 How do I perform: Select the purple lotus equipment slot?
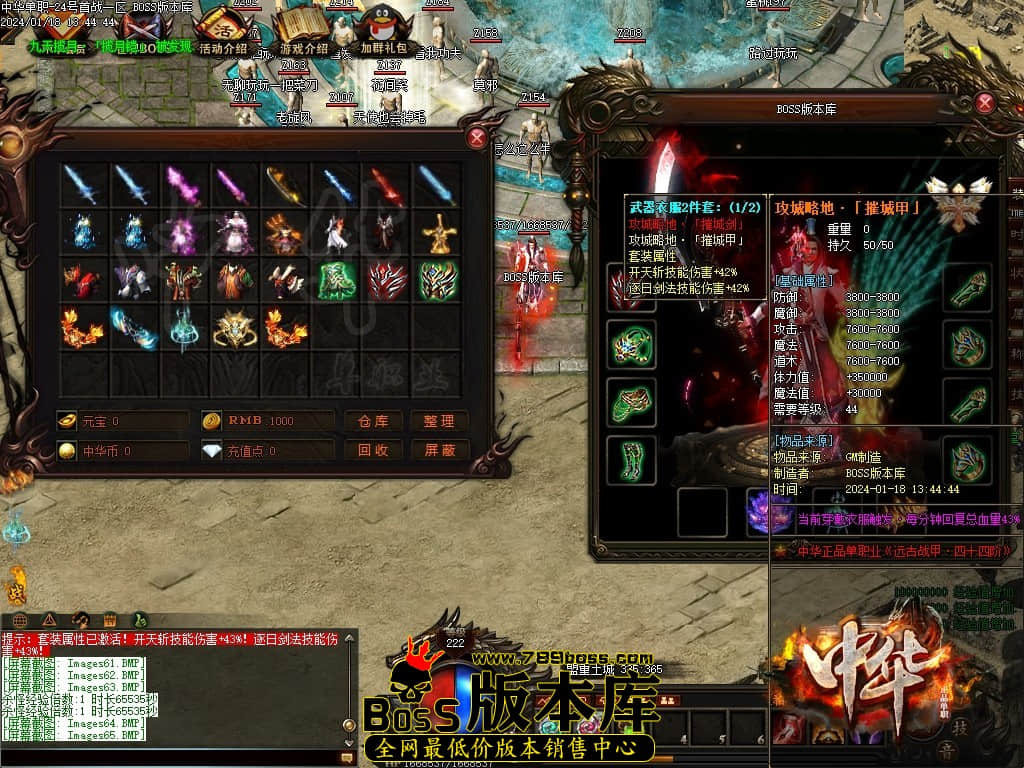tap(765, 513)
